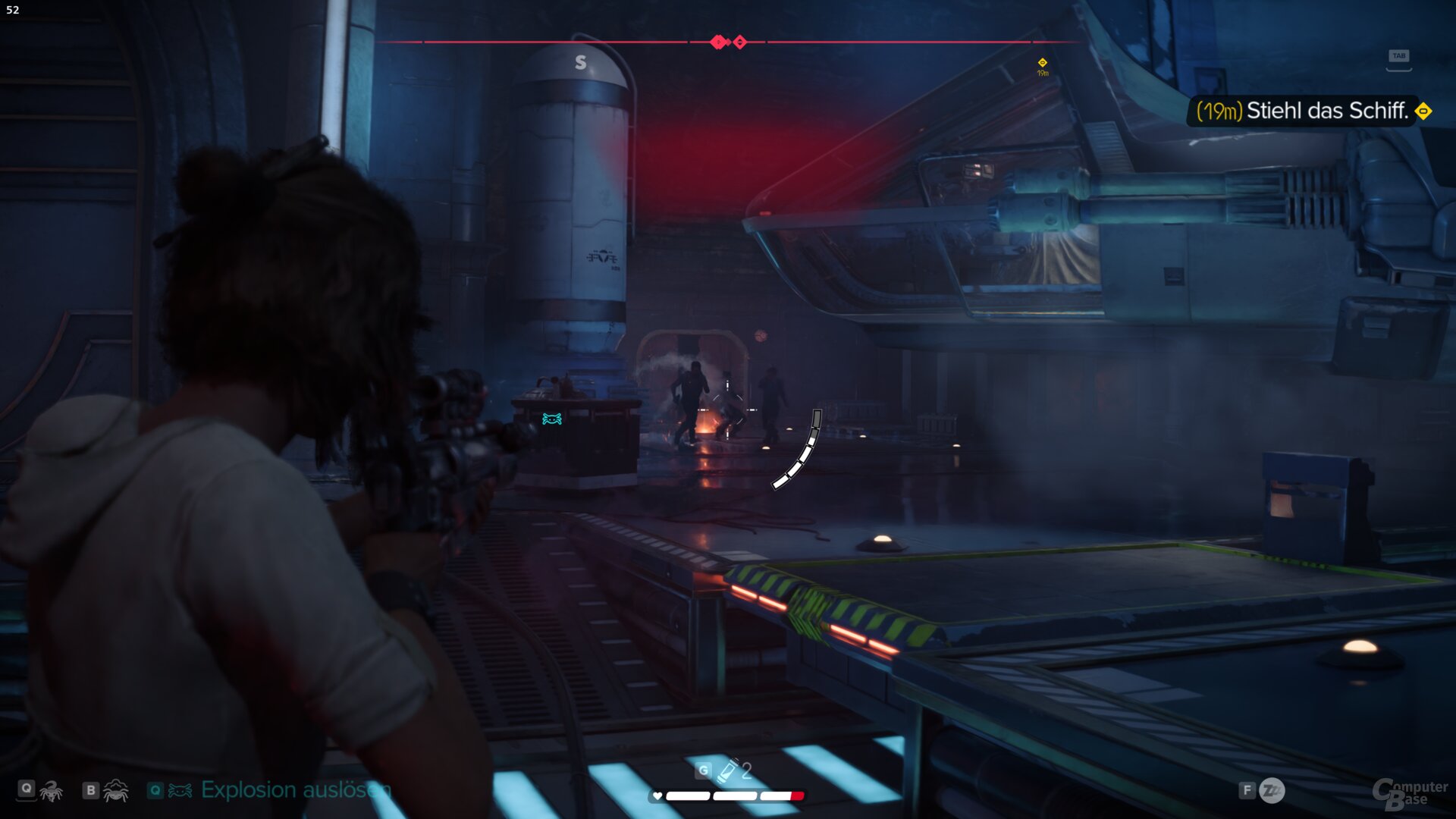This screenshot has height=819, width=1456.
Task: Select the Nix companion icon beside the Q key
Action: 51,792
